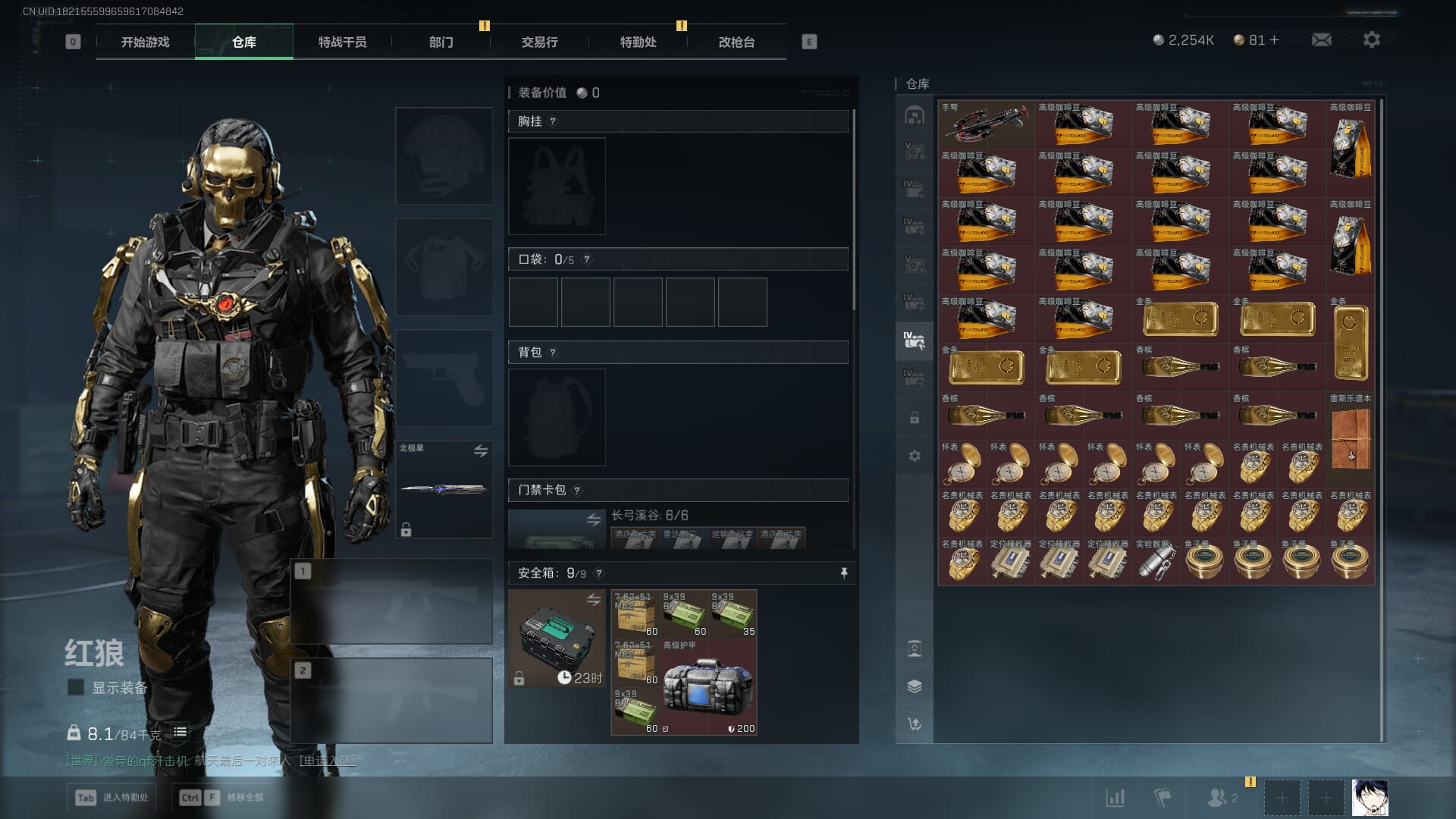
Task: Switch to the 开始游戏 tab
Action: [x=145, y=42]
